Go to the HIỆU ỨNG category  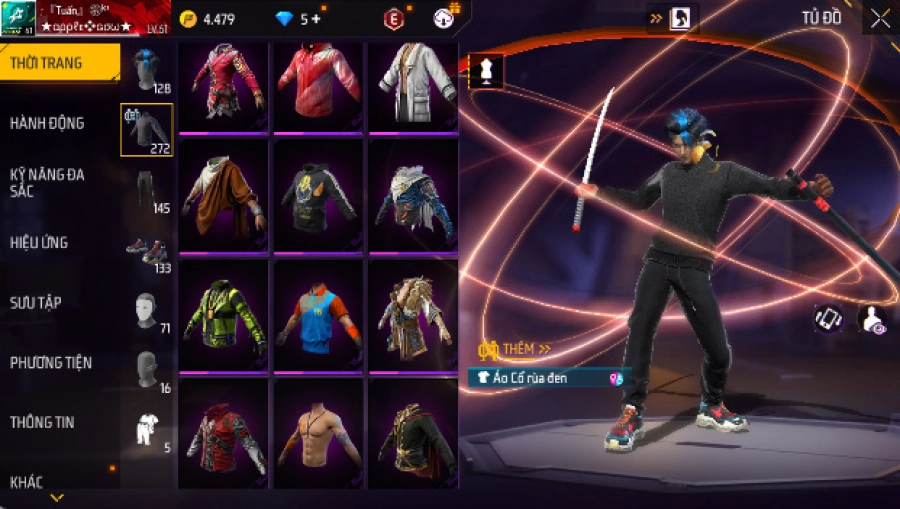(x=40, y=242)
